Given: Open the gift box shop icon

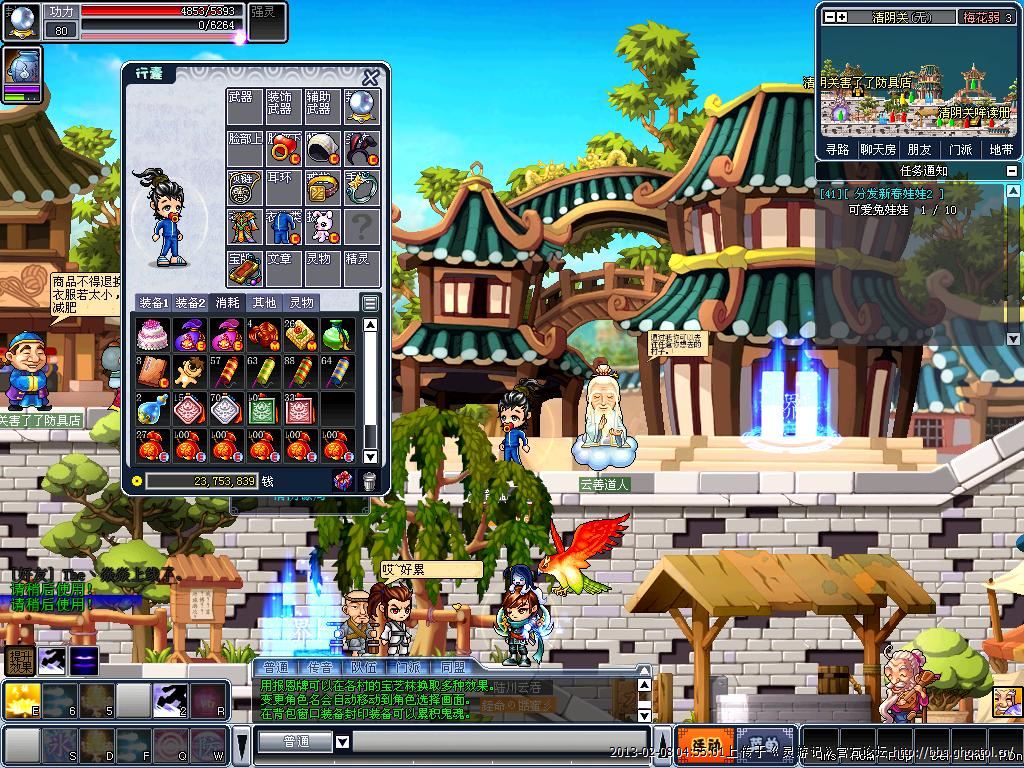Looking at the screenshot, I should [342, 481].
